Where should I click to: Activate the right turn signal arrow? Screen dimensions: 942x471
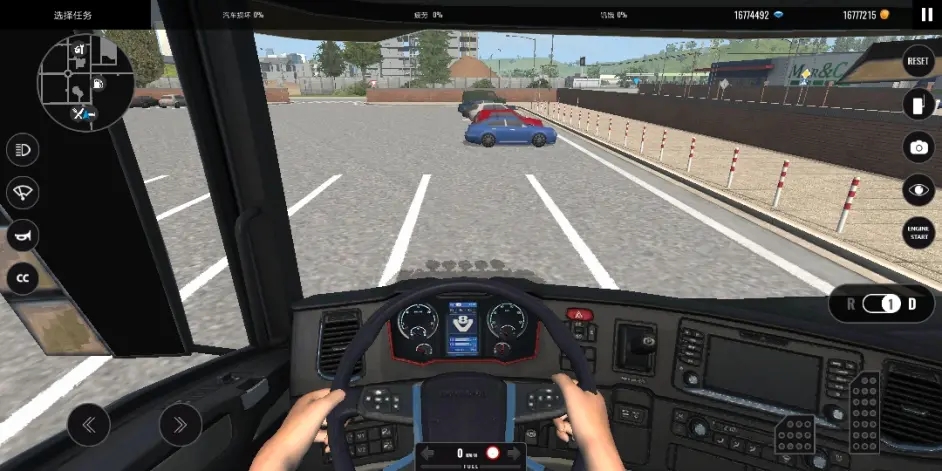click(x=513, y=455)
